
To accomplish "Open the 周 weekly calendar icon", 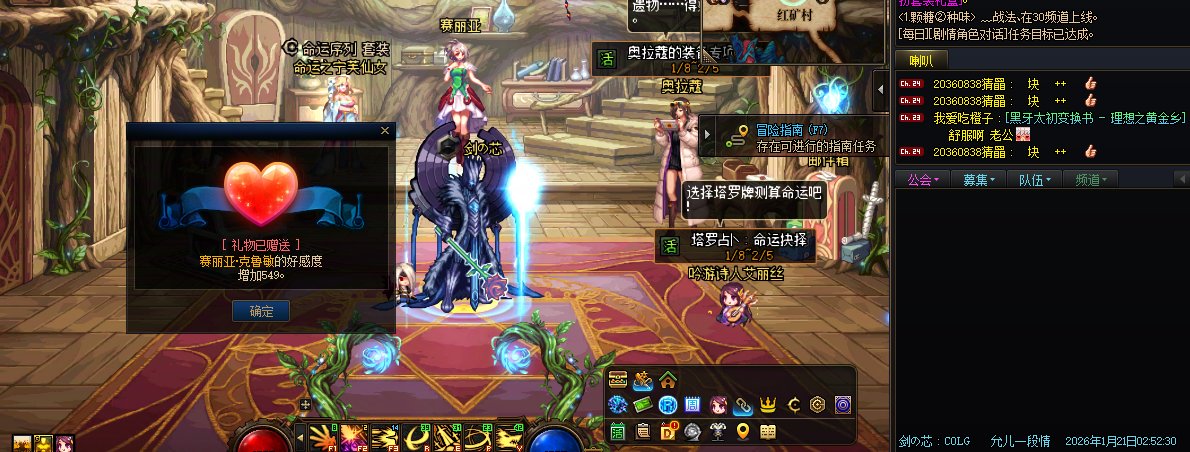I will click(x=693, y=405).
